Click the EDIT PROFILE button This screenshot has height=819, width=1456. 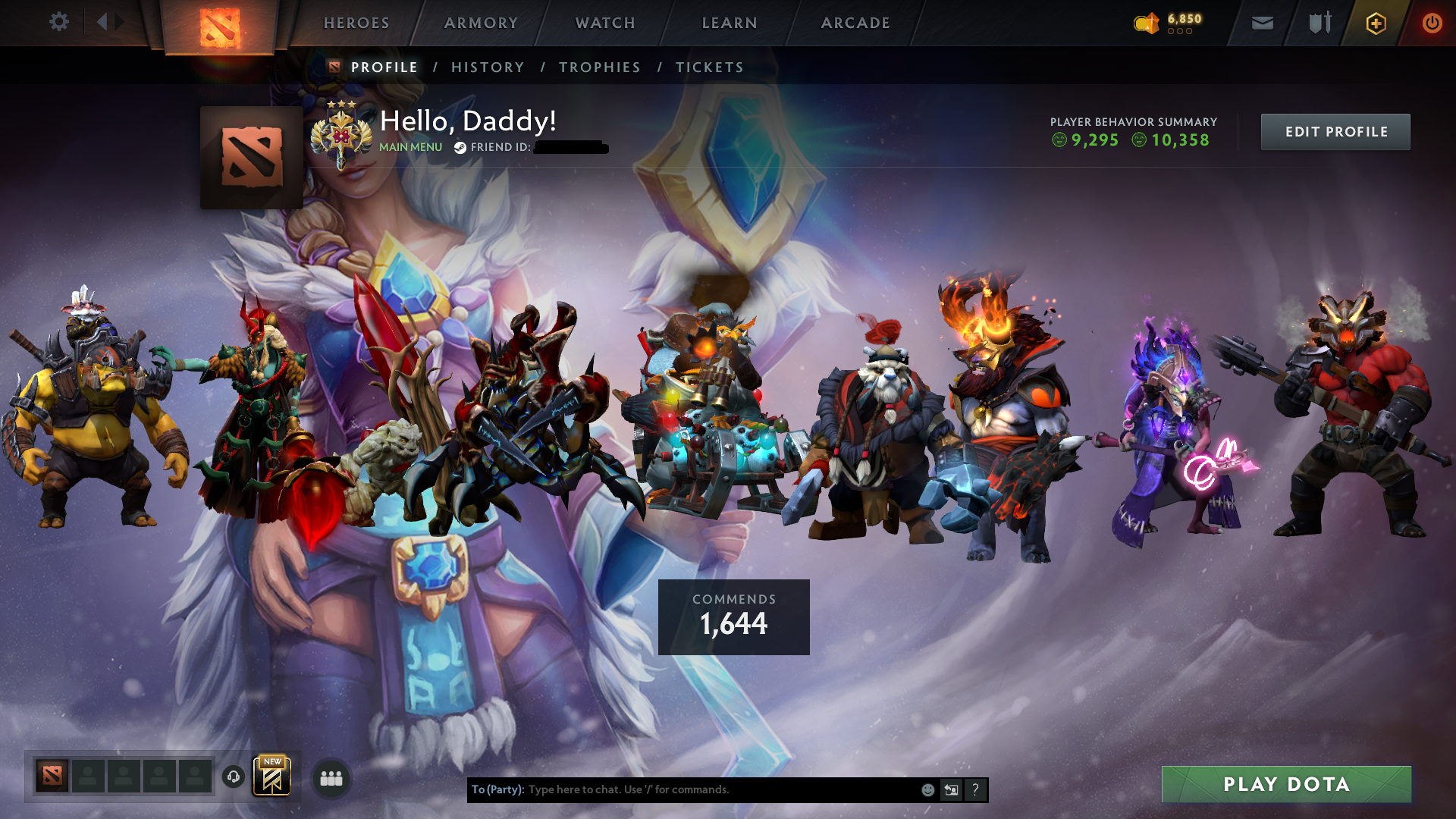coord(1335,131)
